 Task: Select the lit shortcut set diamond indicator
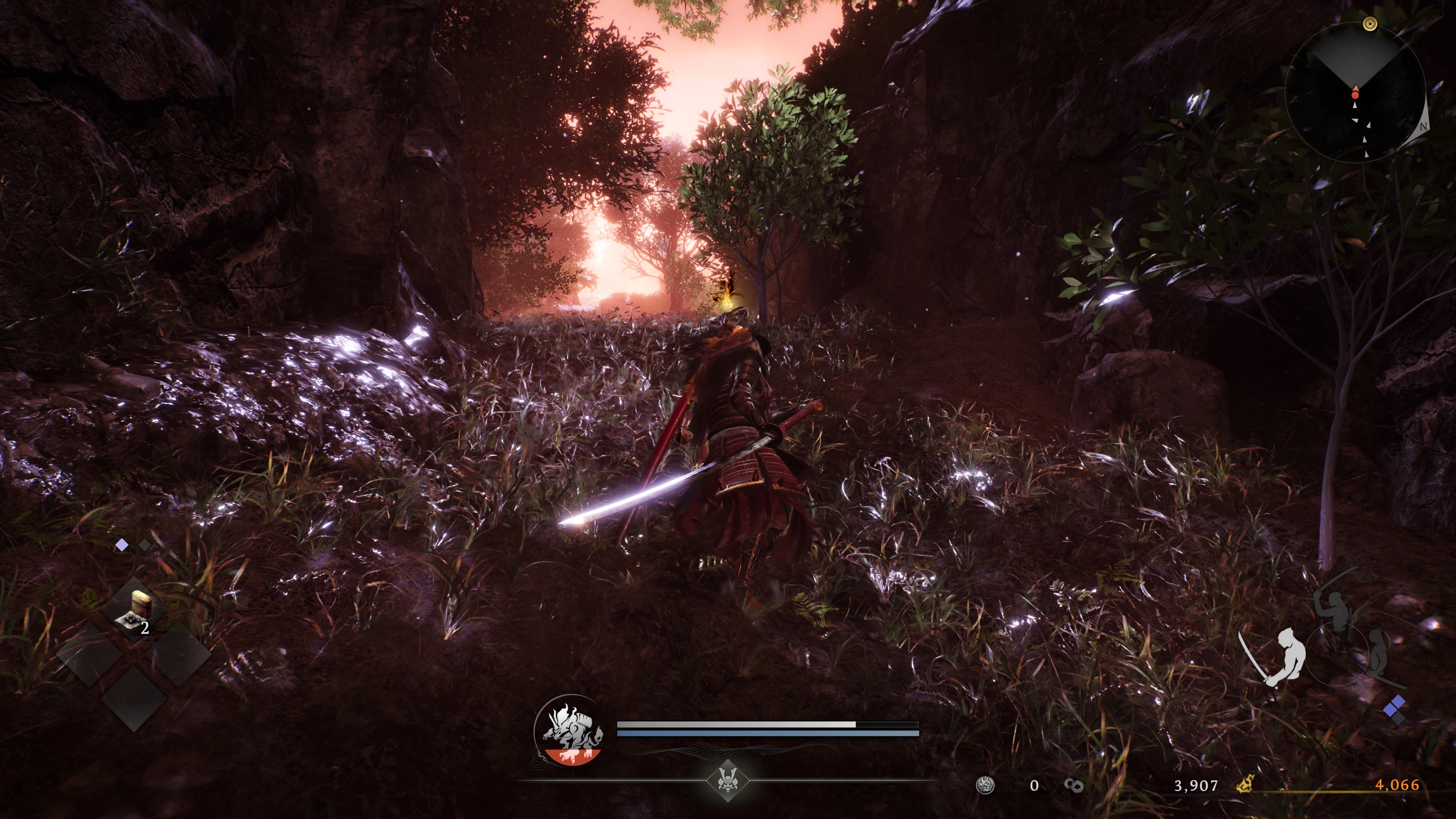(121, 545)
